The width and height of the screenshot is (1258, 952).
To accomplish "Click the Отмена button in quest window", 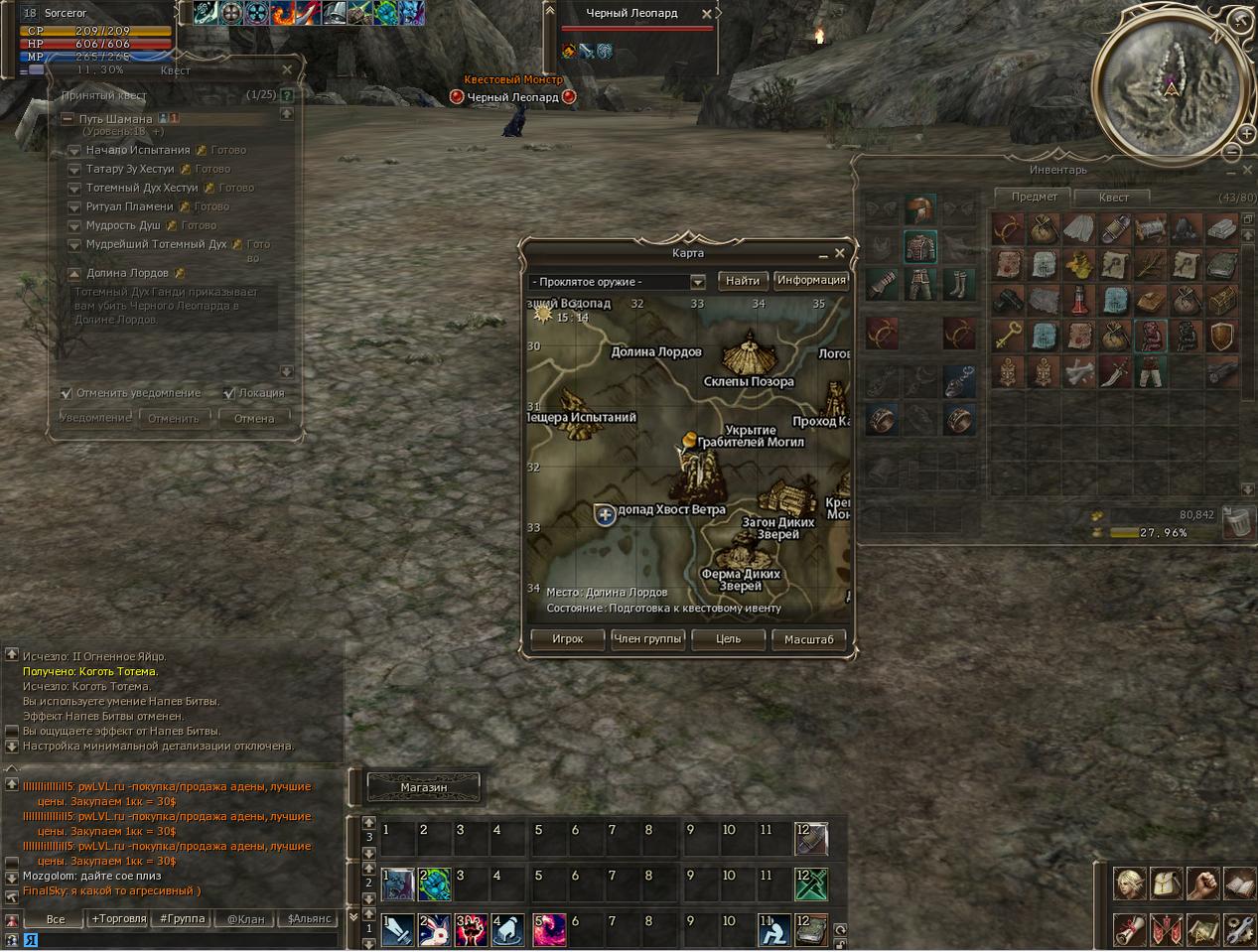I will (254, 419).
